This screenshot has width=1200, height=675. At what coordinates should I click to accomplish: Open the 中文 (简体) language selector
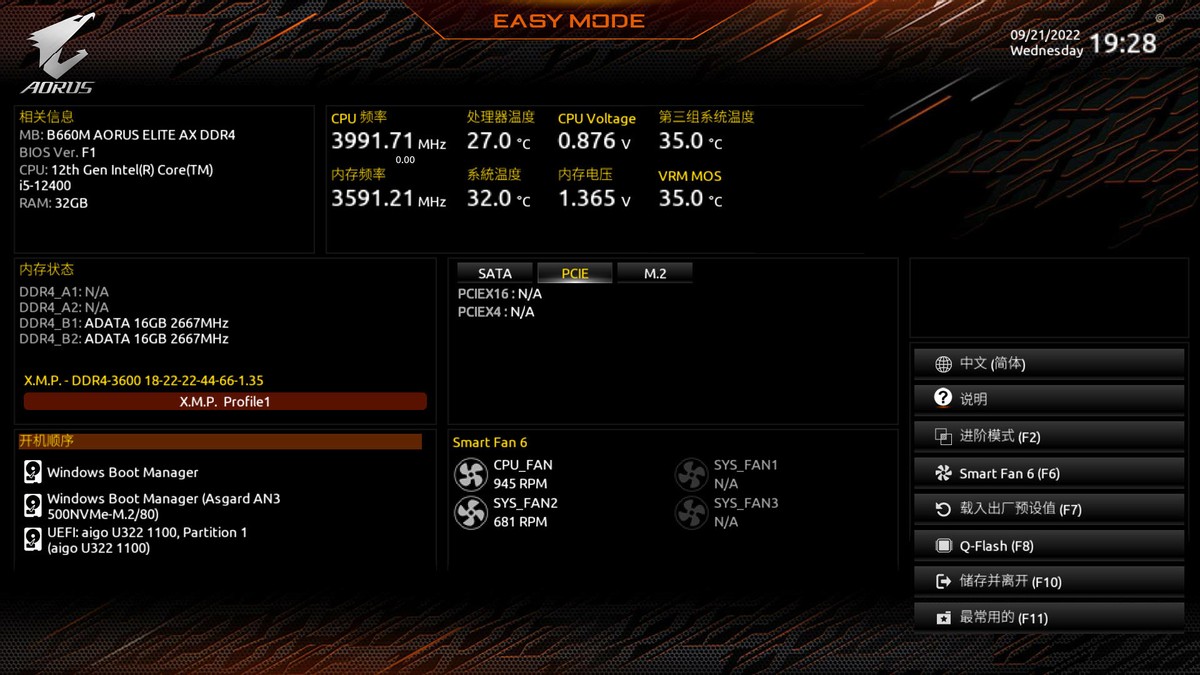[1048, 364]
